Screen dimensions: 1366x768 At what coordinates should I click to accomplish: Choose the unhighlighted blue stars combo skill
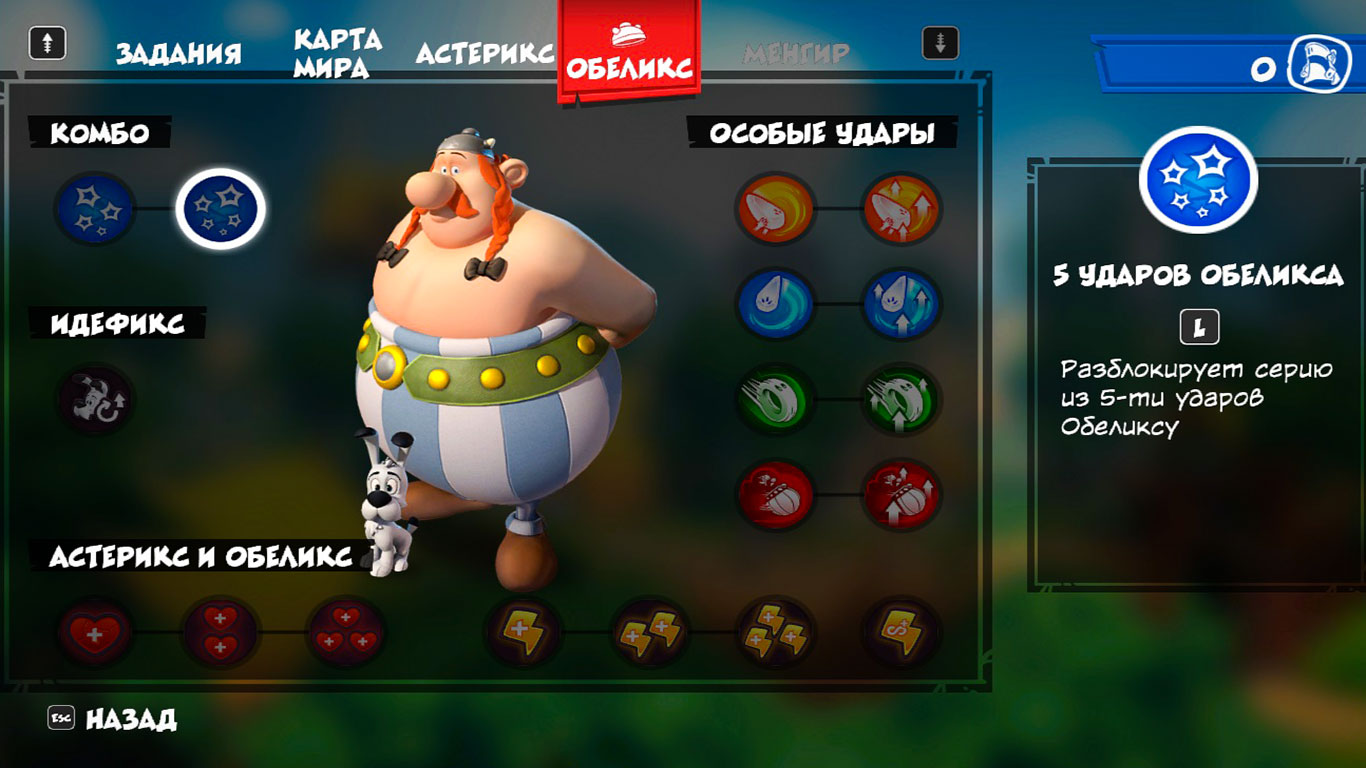click(x=95, y=209)
